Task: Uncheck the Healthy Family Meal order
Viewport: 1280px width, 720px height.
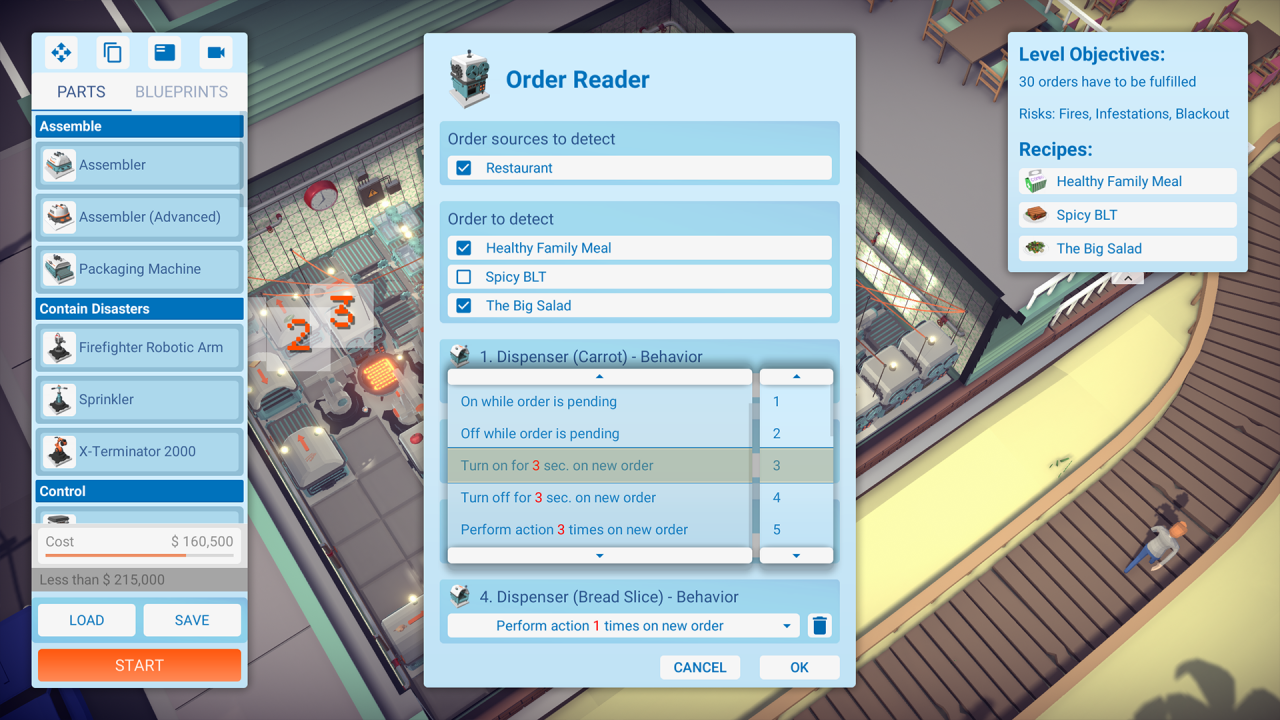Action: coord(464,248)
